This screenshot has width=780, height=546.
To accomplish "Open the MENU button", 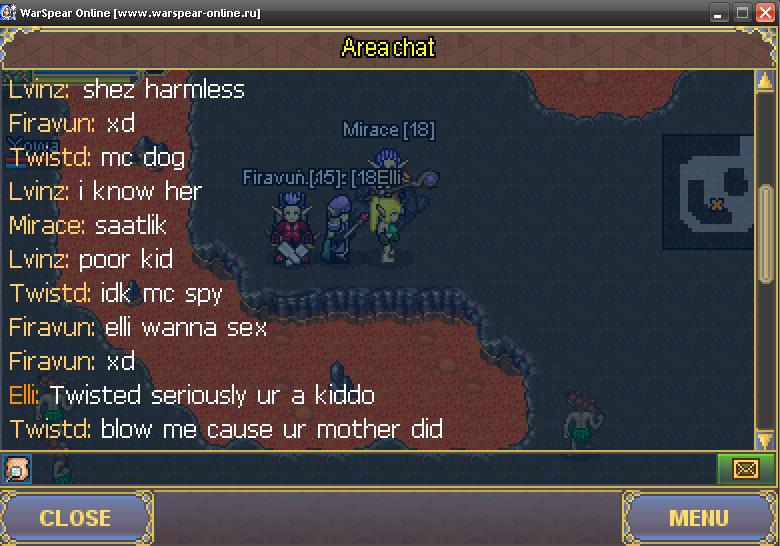I will pos(698,517).
